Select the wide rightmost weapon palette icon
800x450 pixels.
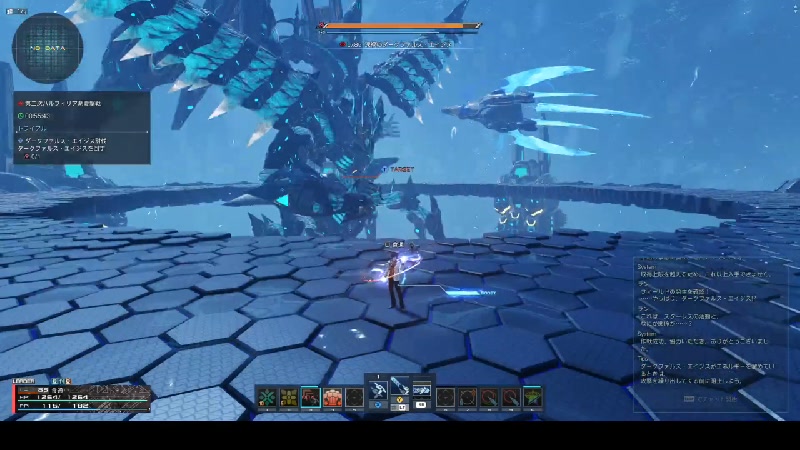[422, 389]
